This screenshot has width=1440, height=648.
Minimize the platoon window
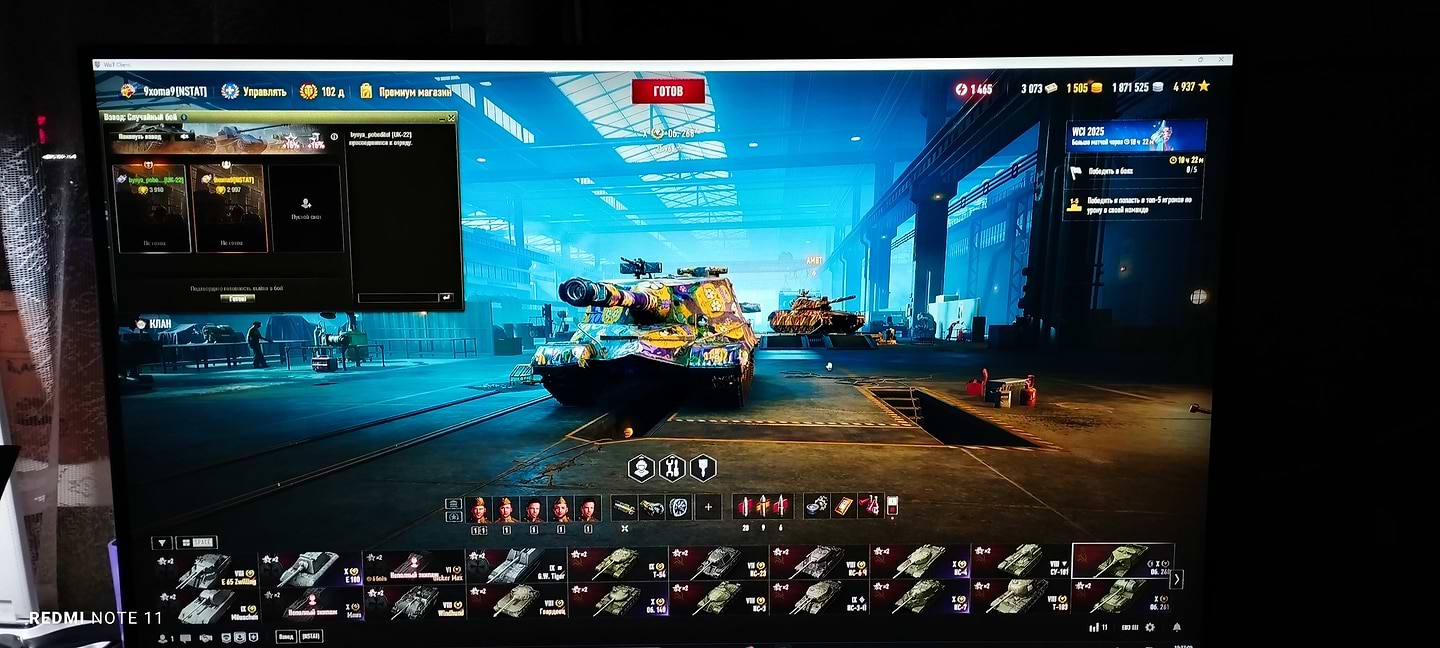click(442, 118)
